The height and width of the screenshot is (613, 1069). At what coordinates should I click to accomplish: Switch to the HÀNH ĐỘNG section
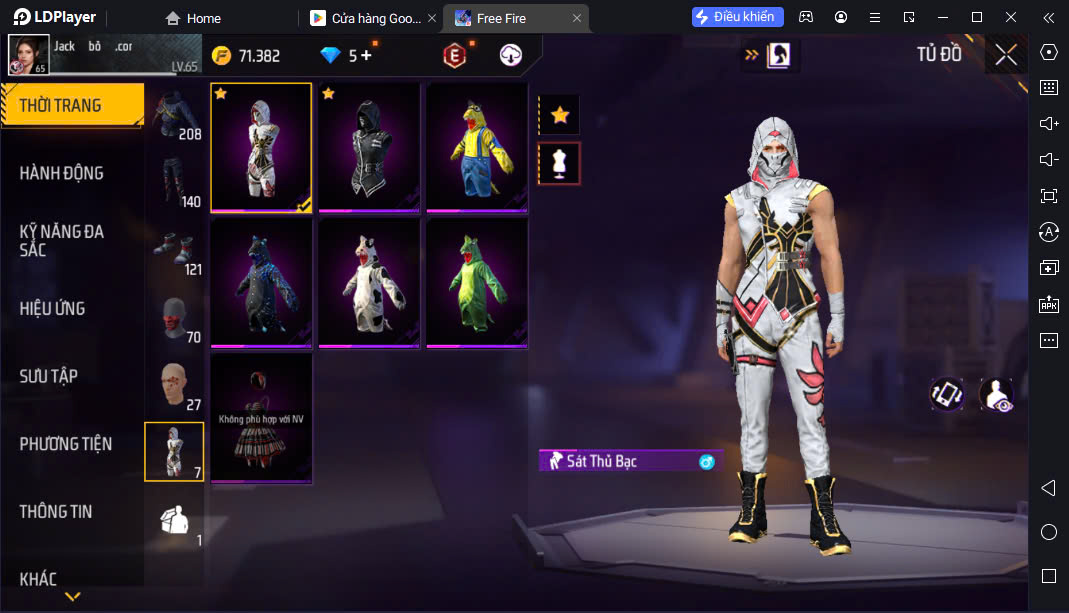pyautogui.click(x=62, y=173)
